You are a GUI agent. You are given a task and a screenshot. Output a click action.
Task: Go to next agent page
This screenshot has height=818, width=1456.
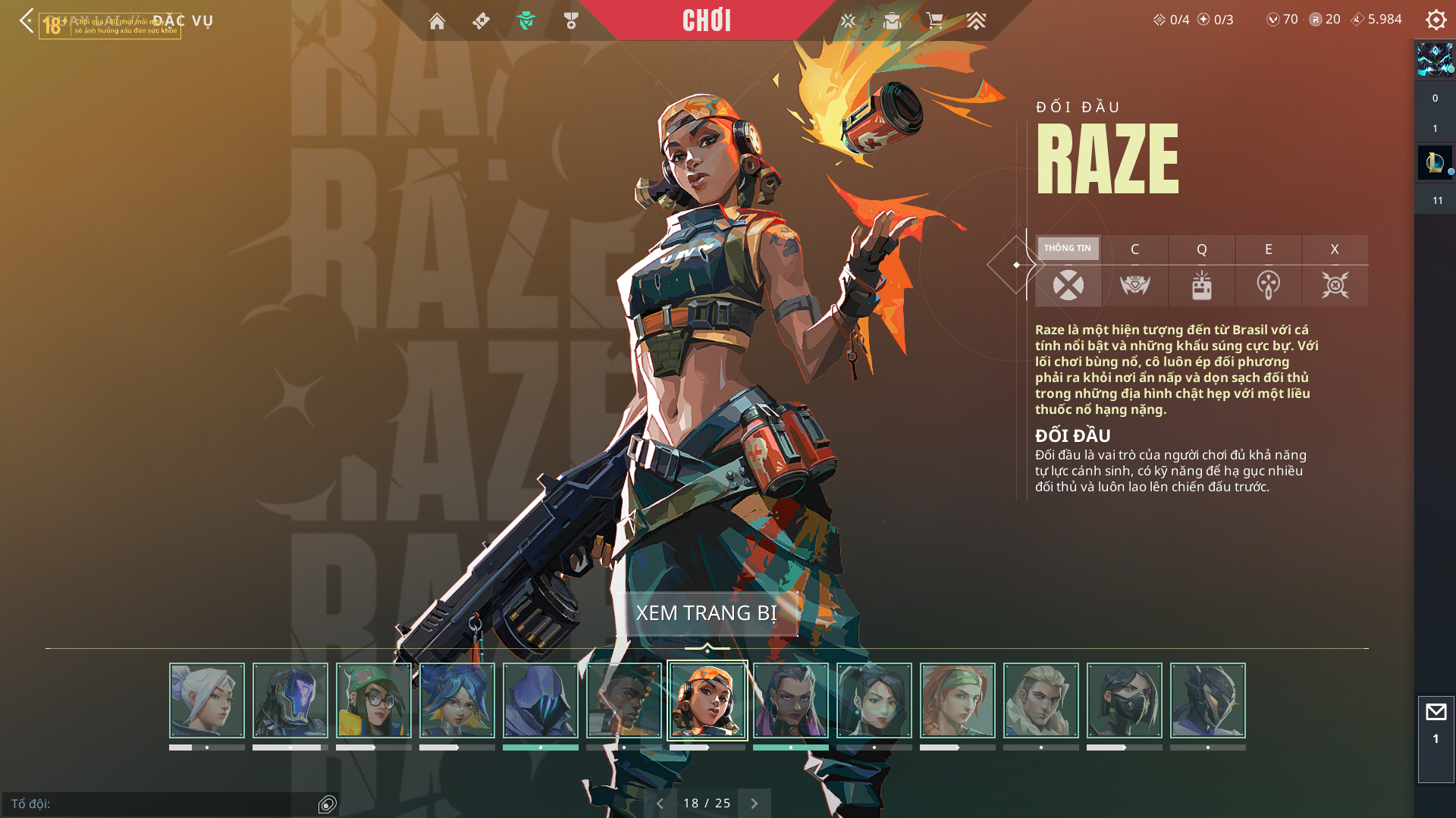point(754,804)
